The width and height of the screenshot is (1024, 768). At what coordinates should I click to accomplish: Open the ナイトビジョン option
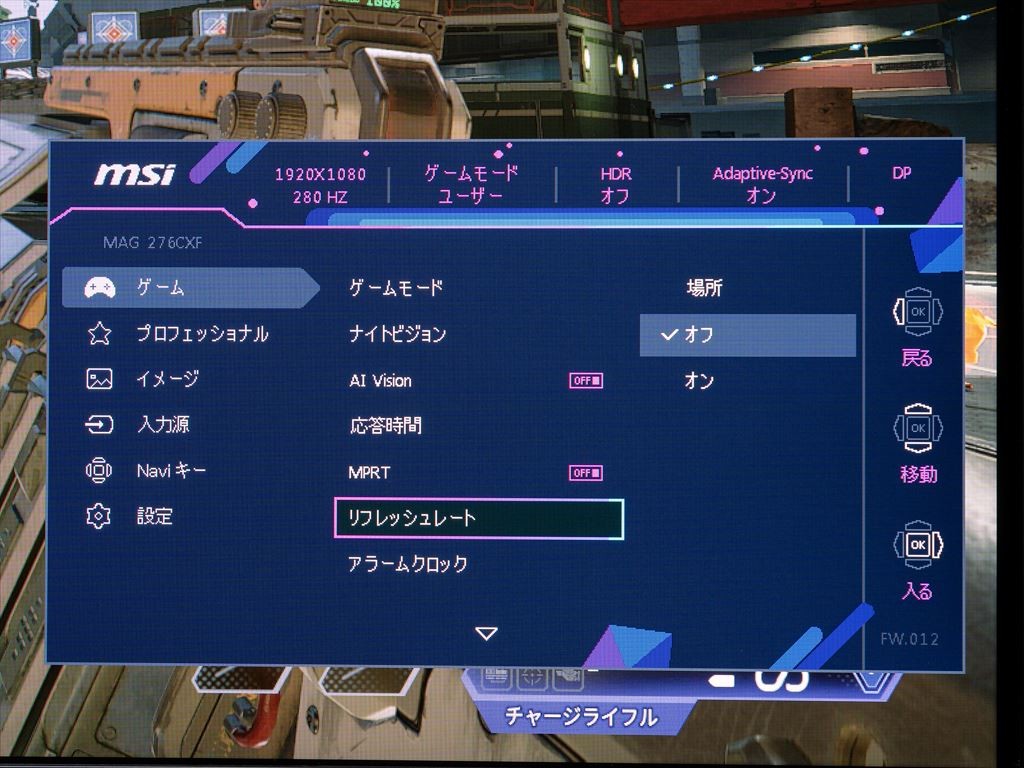(397, 334)
